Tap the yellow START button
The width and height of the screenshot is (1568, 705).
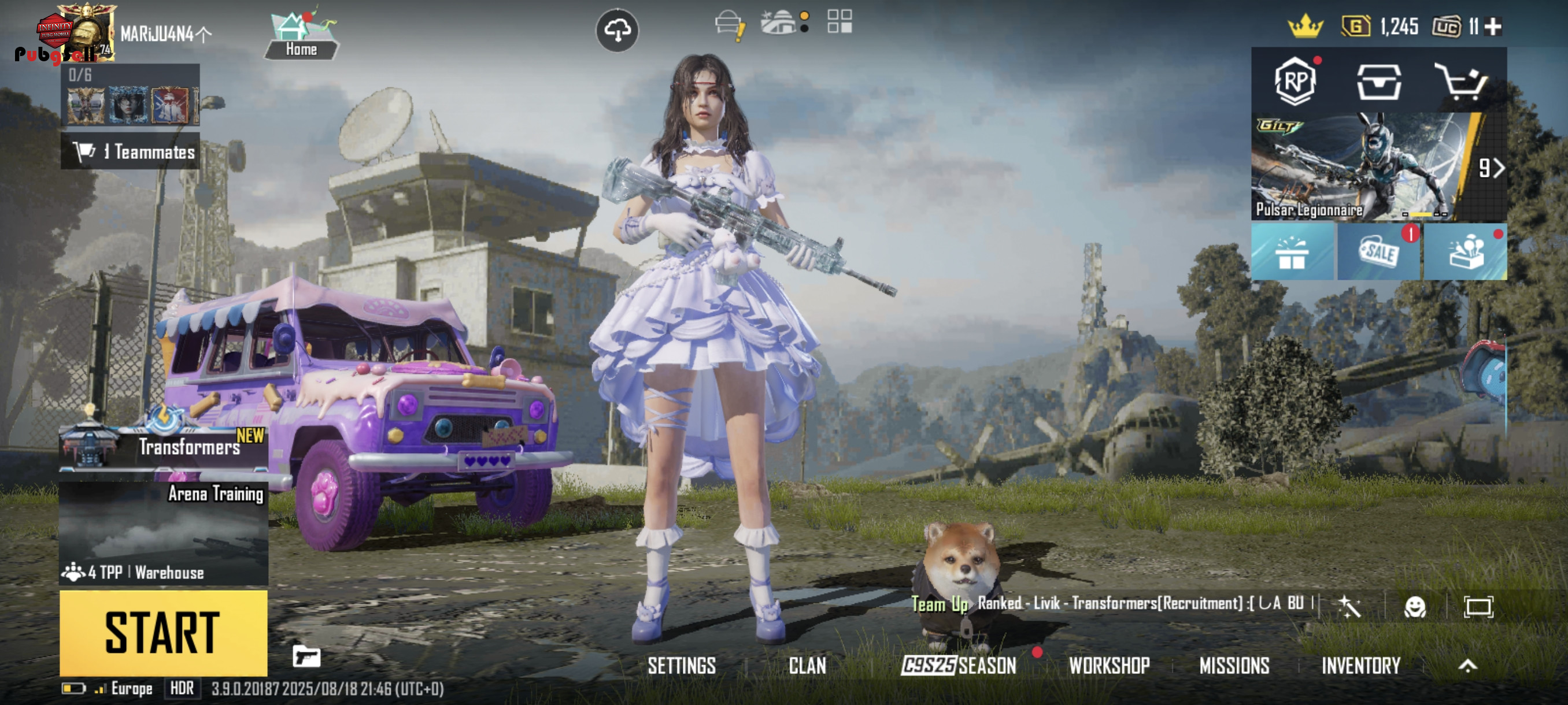coord(163,633)
